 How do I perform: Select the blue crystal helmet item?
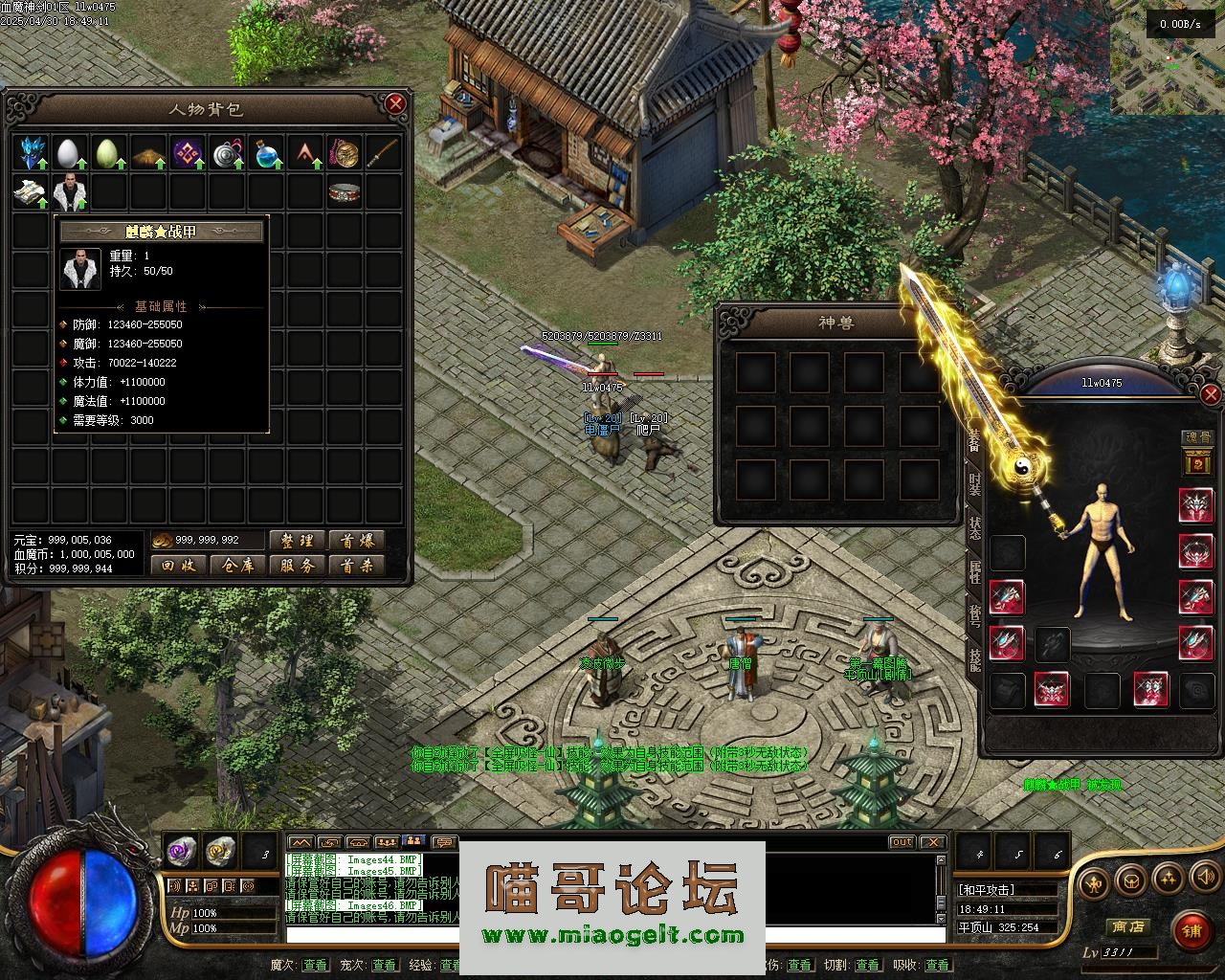33,153
